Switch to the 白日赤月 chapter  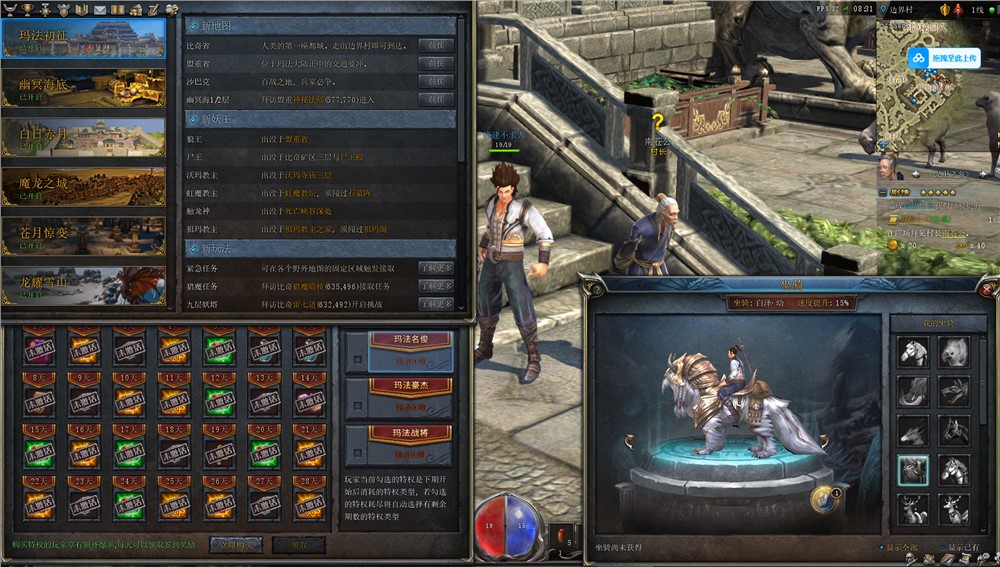coord(84,137)
